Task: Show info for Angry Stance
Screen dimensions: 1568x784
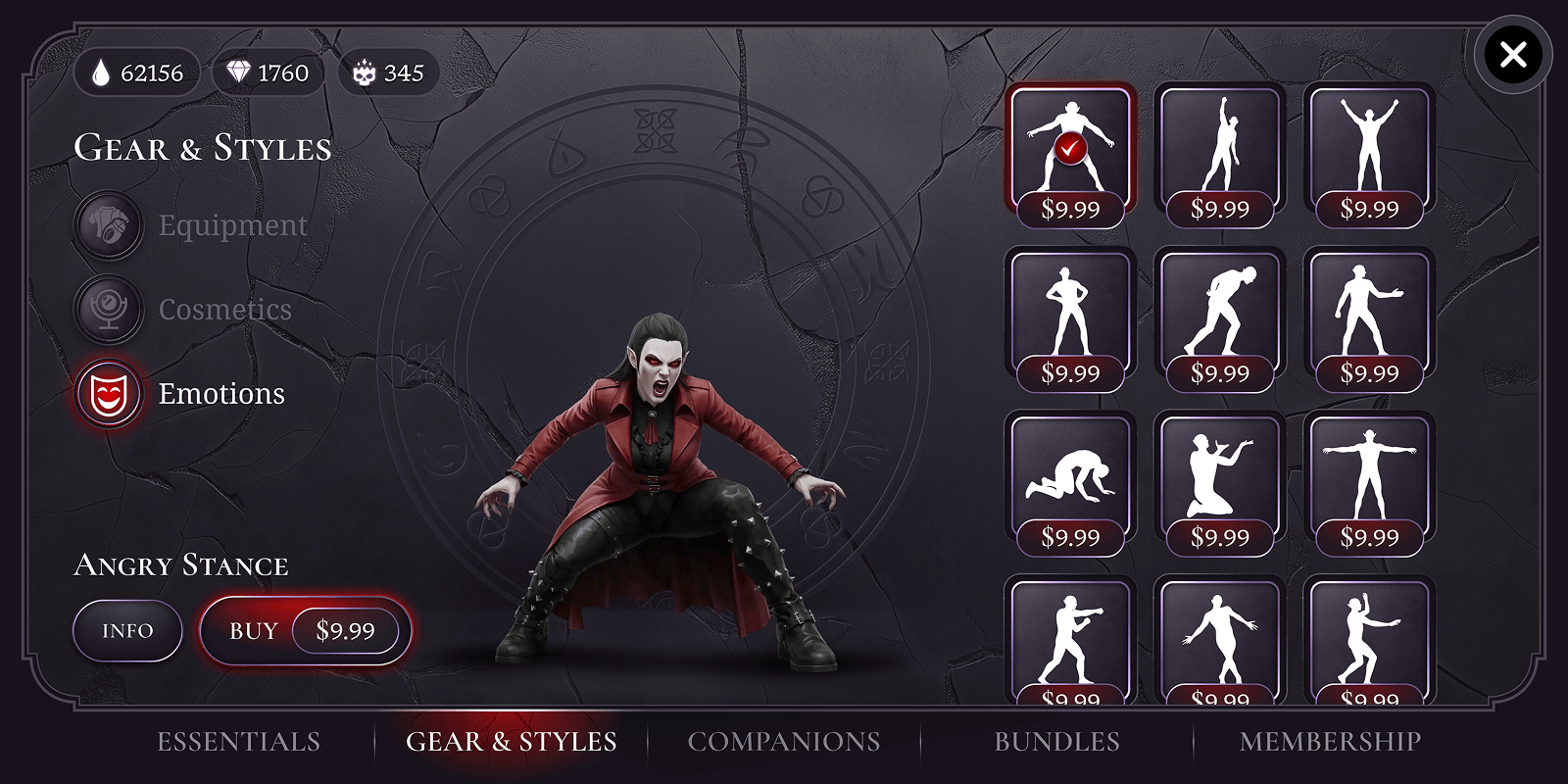Action: point(127,631)
